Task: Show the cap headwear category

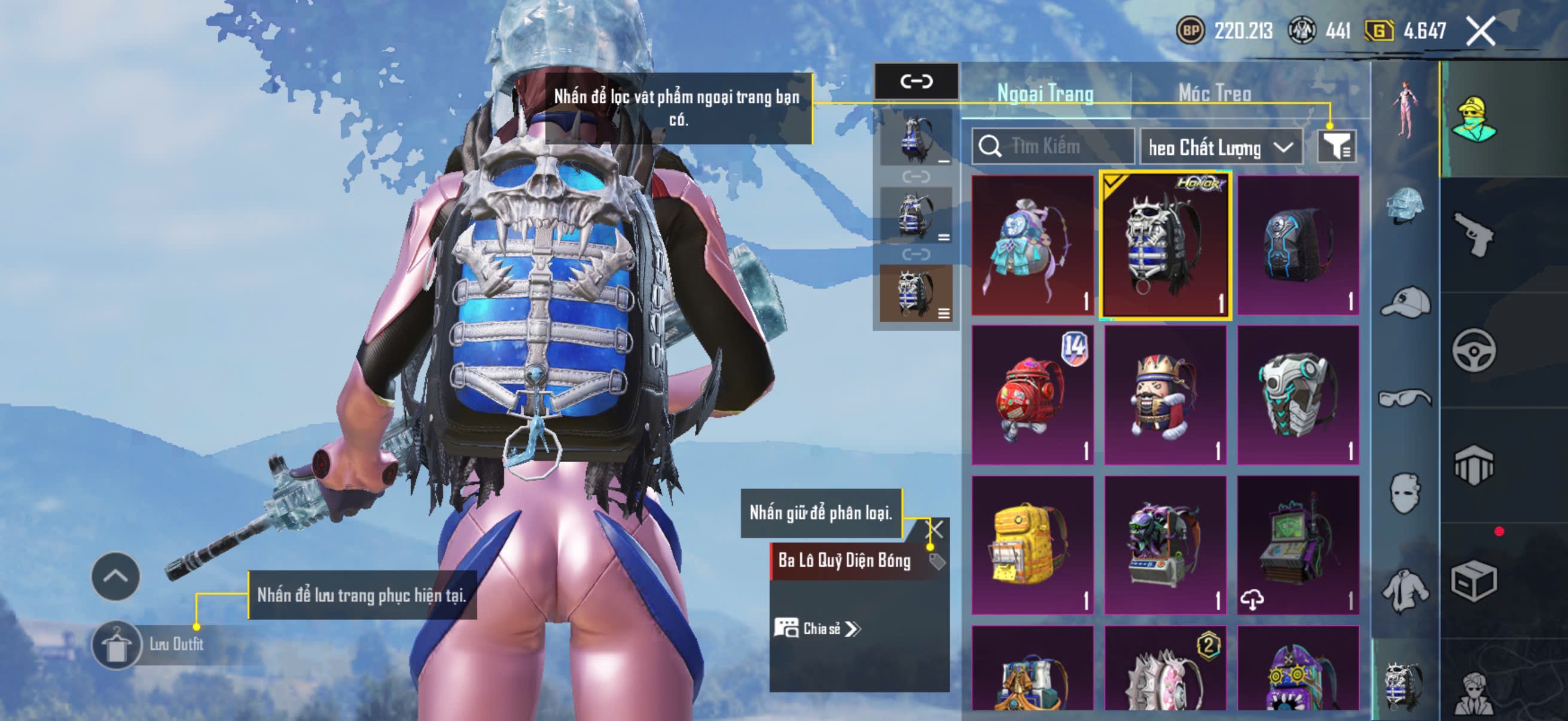Action: pyautogui.click(x=1405, y=303)
